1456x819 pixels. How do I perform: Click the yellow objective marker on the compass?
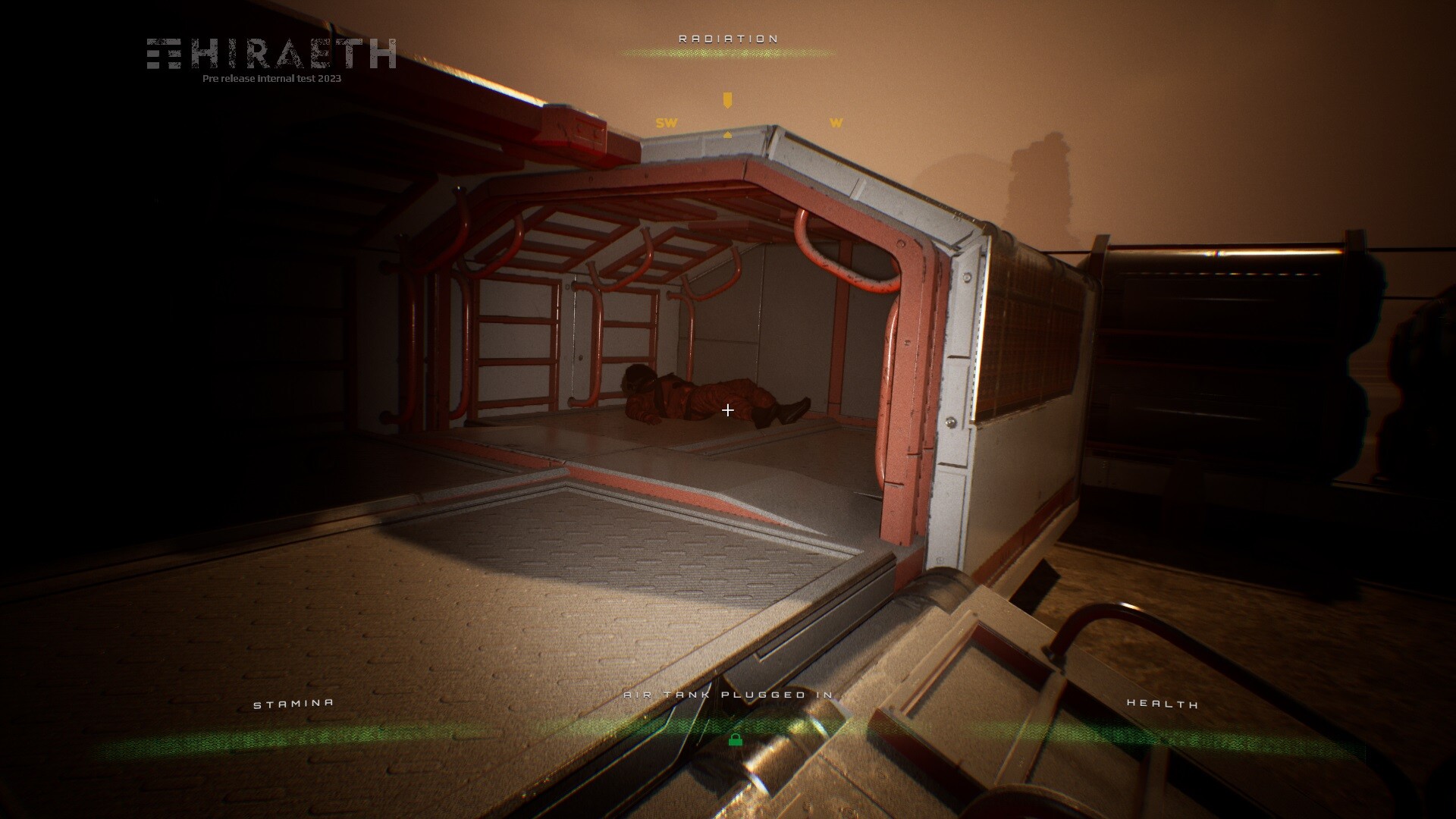(727, 98)
